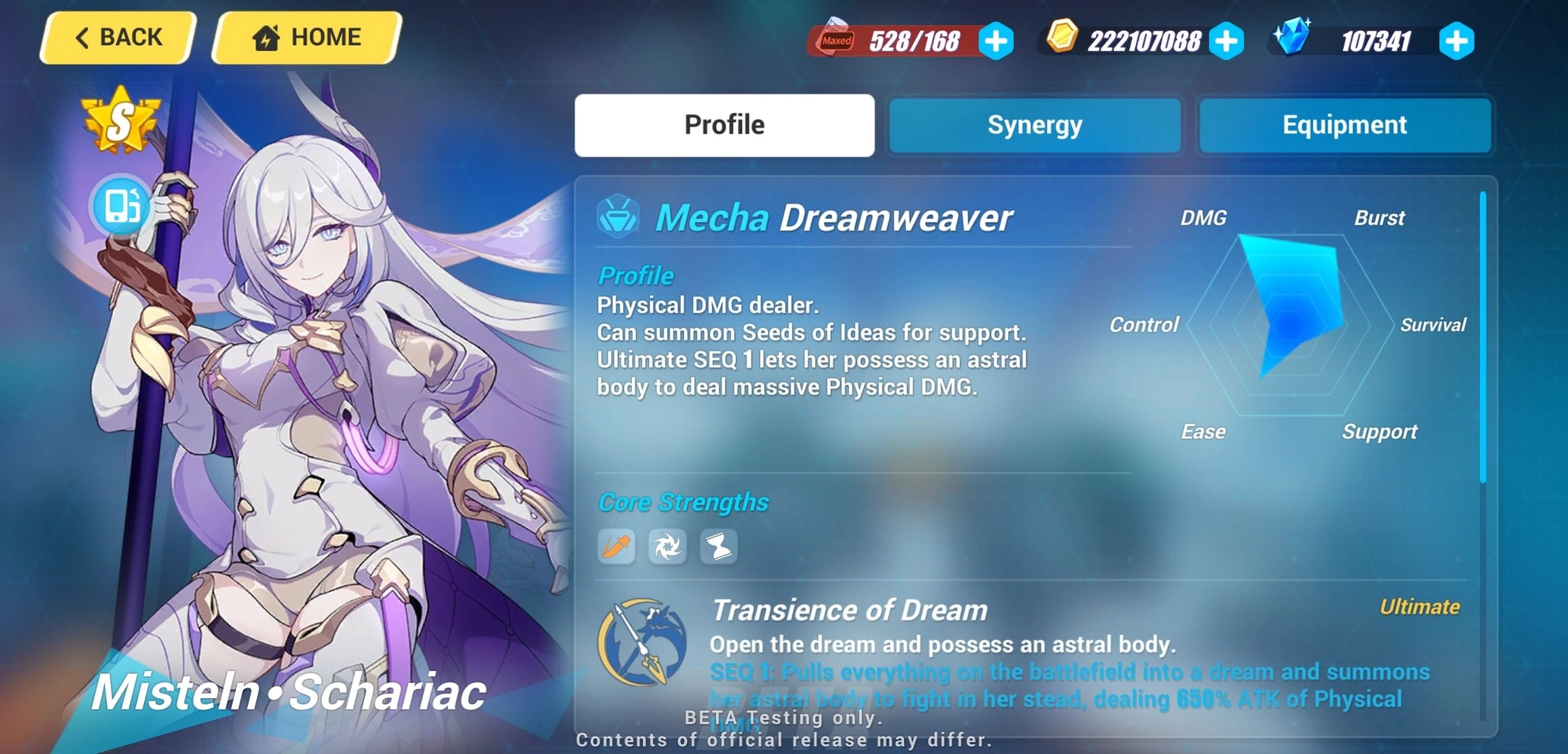Click the plus button beside crystal total 107341
Viewport: 1568px width, 754px height.
(1456, 41)
